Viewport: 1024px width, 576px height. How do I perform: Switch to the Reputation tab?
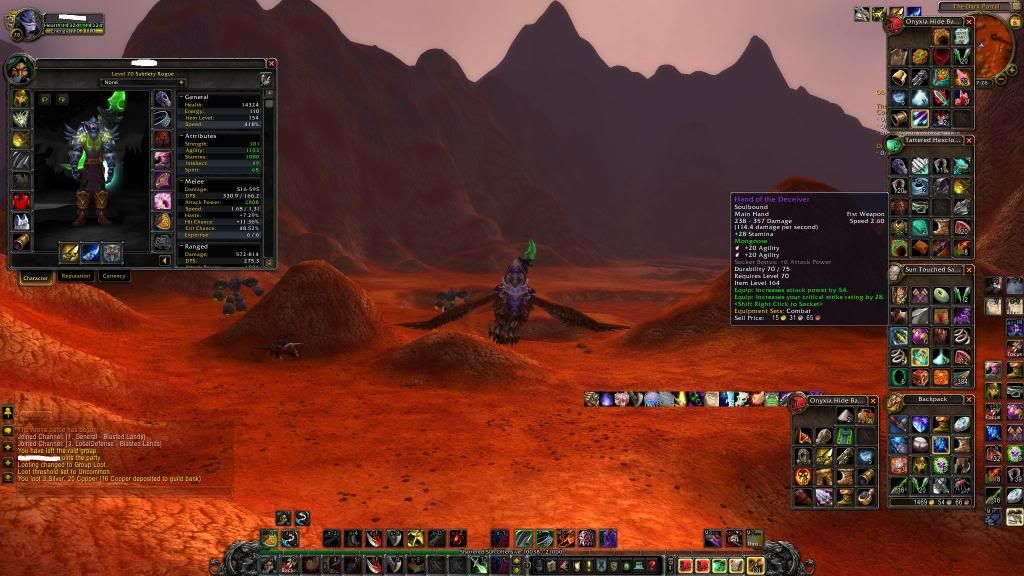[x=76, y=276]
